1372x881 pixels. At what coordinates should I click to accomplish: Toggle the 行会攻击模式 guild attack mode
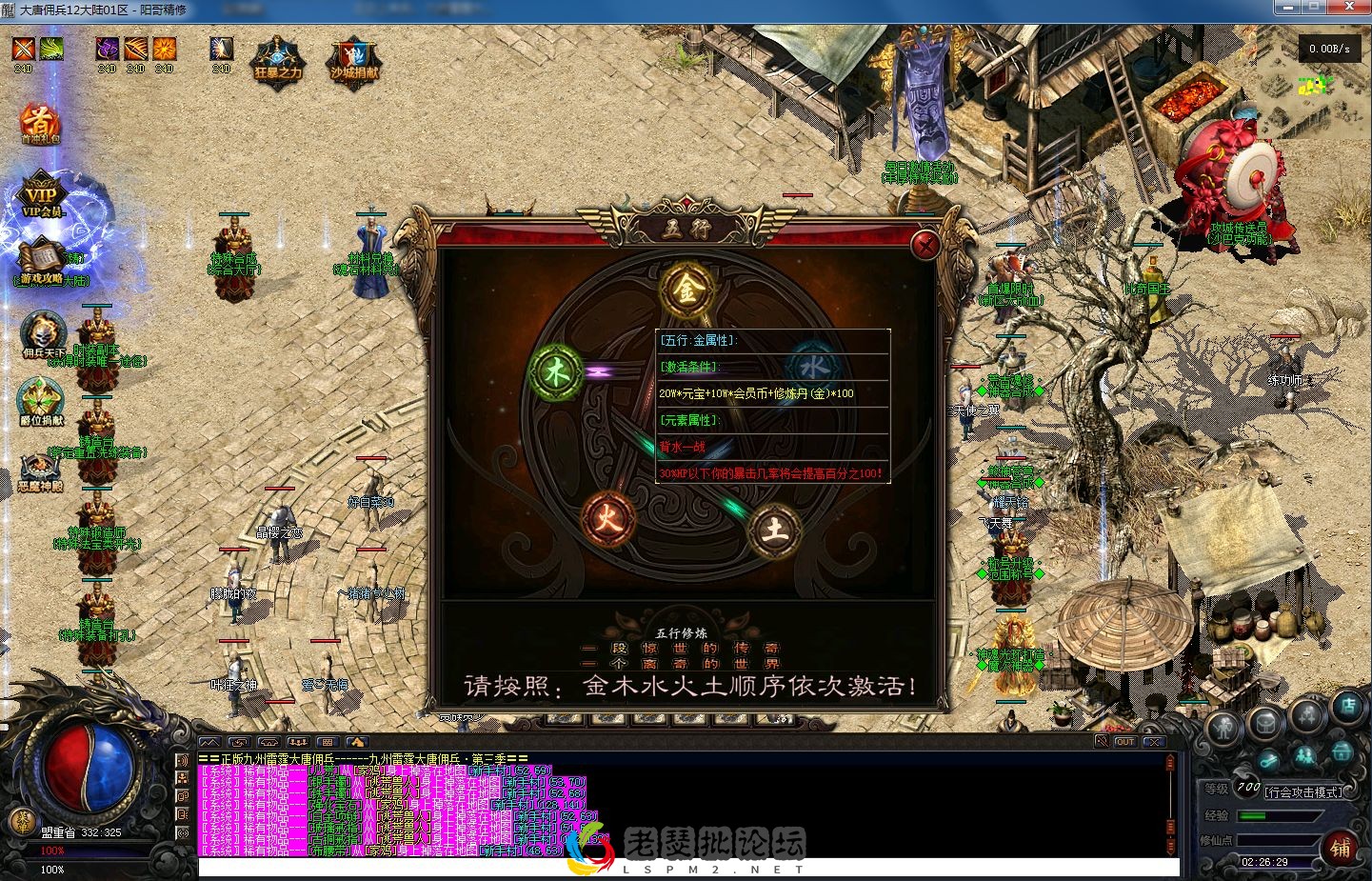(1303, 791)
